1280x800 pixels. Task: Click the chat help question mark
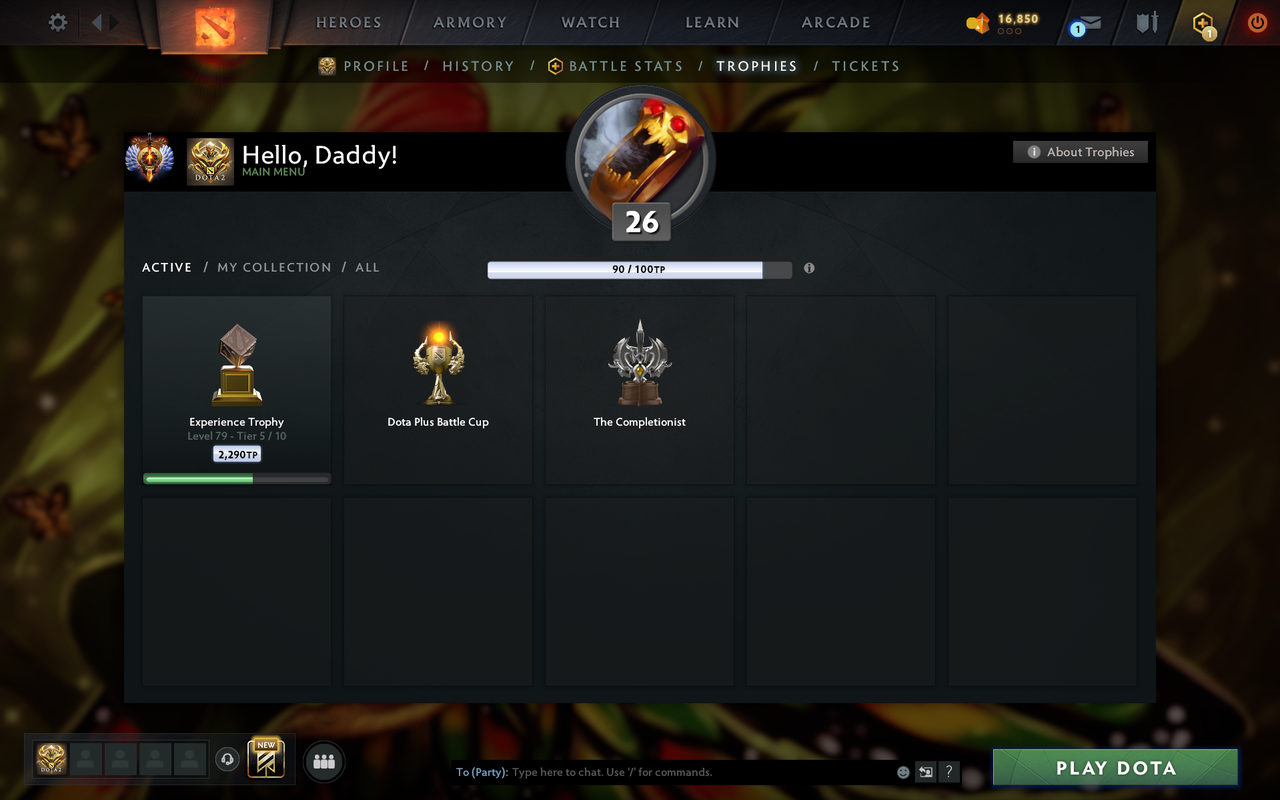click(948, 772)
